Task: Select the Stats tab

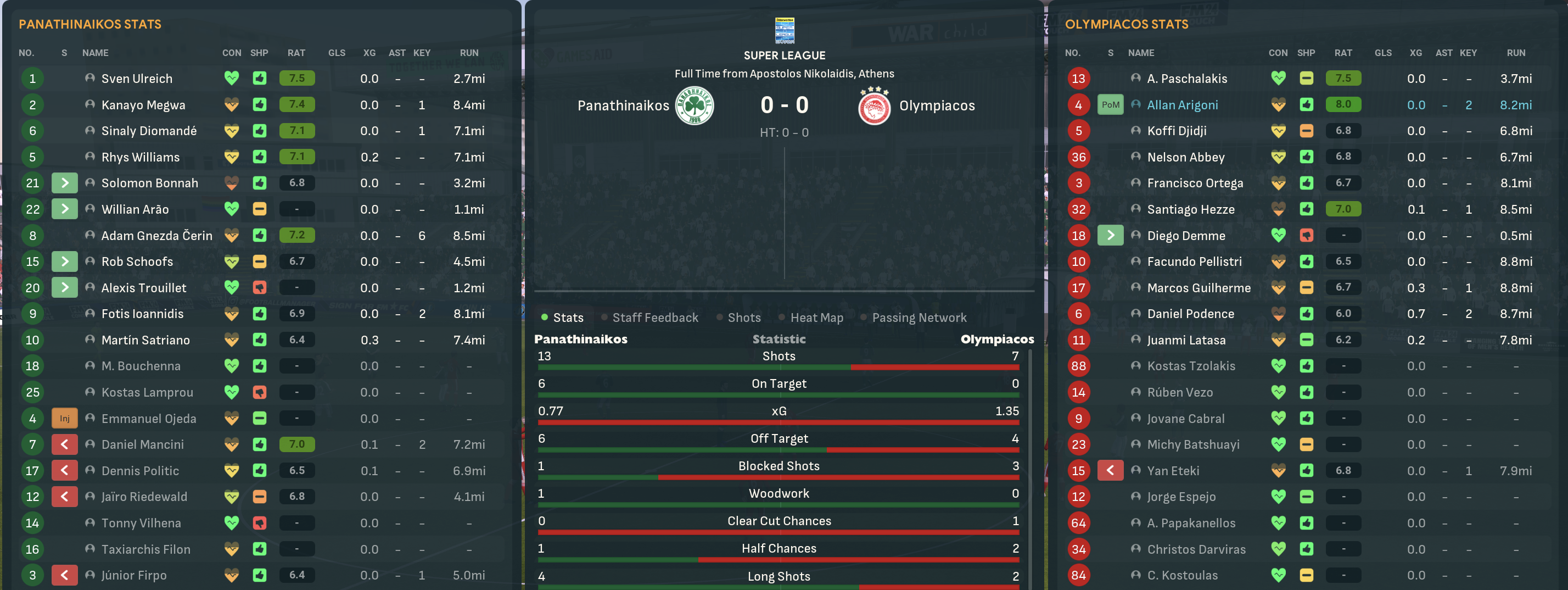Action: tap(567, 317)
